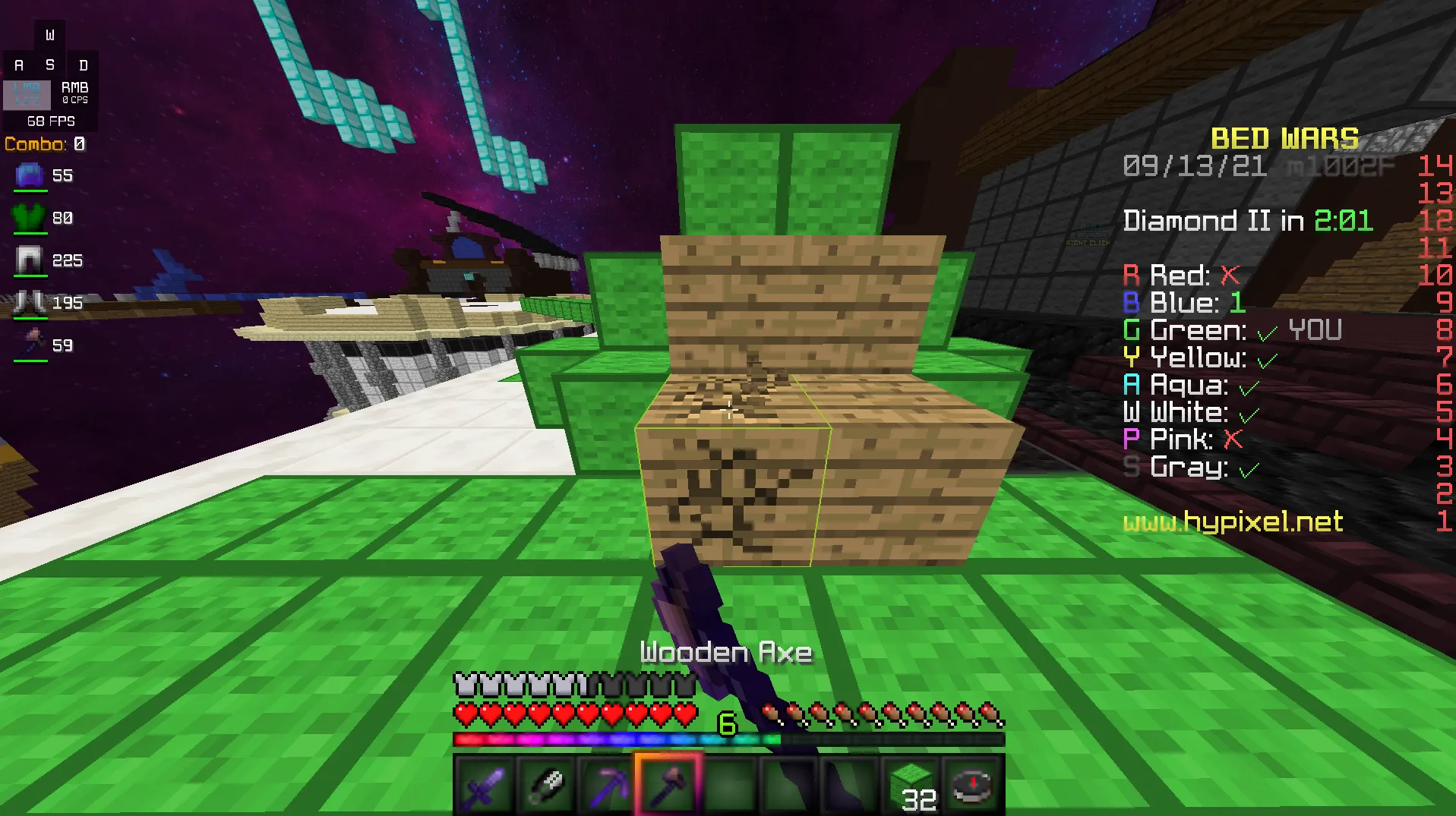Click the compass in the last hotbar slot
Screen dimensions: 1456x816
coord(971,785)
